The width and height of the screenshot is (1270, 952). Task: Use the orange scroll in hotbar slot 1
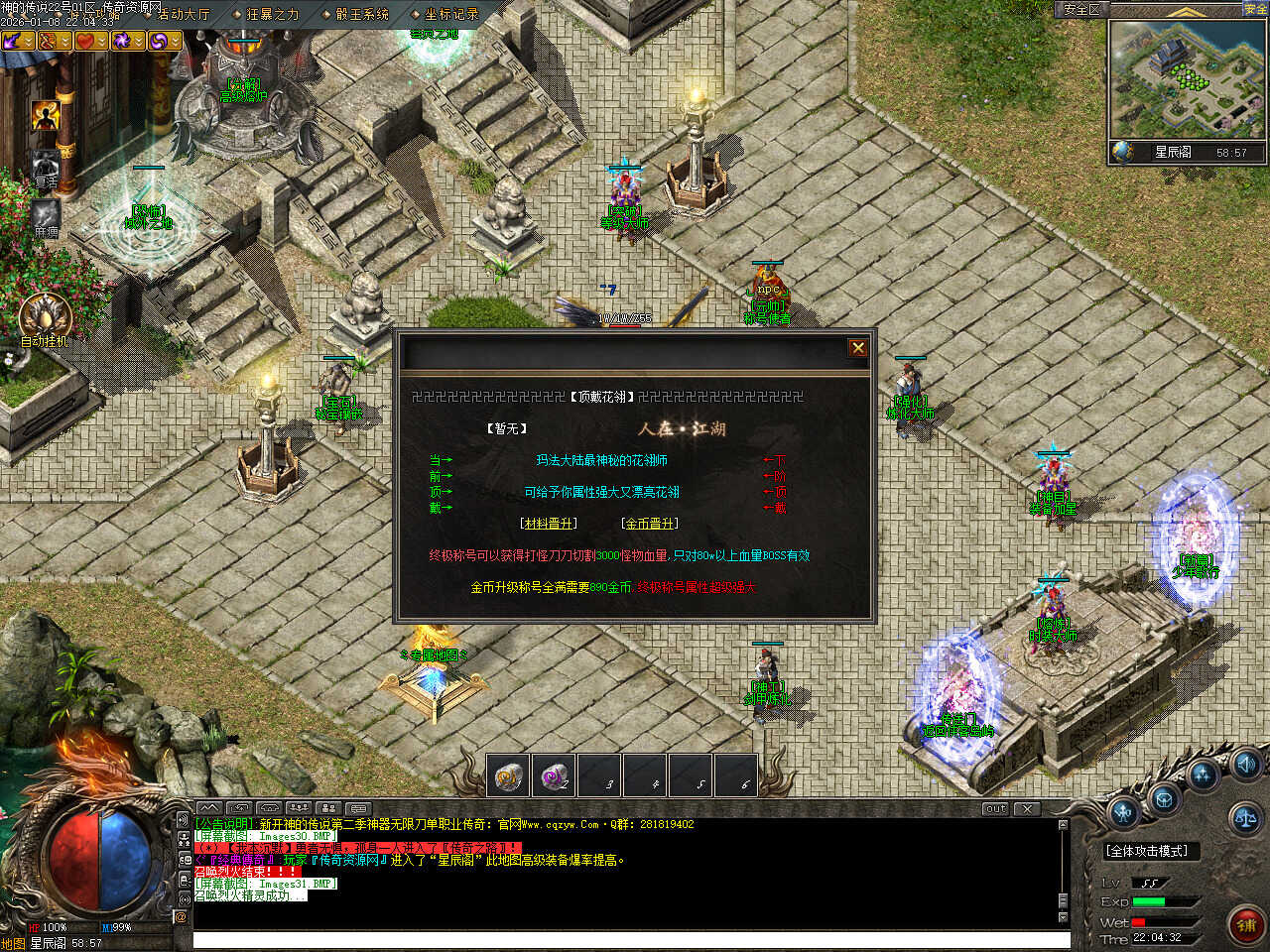508,775
